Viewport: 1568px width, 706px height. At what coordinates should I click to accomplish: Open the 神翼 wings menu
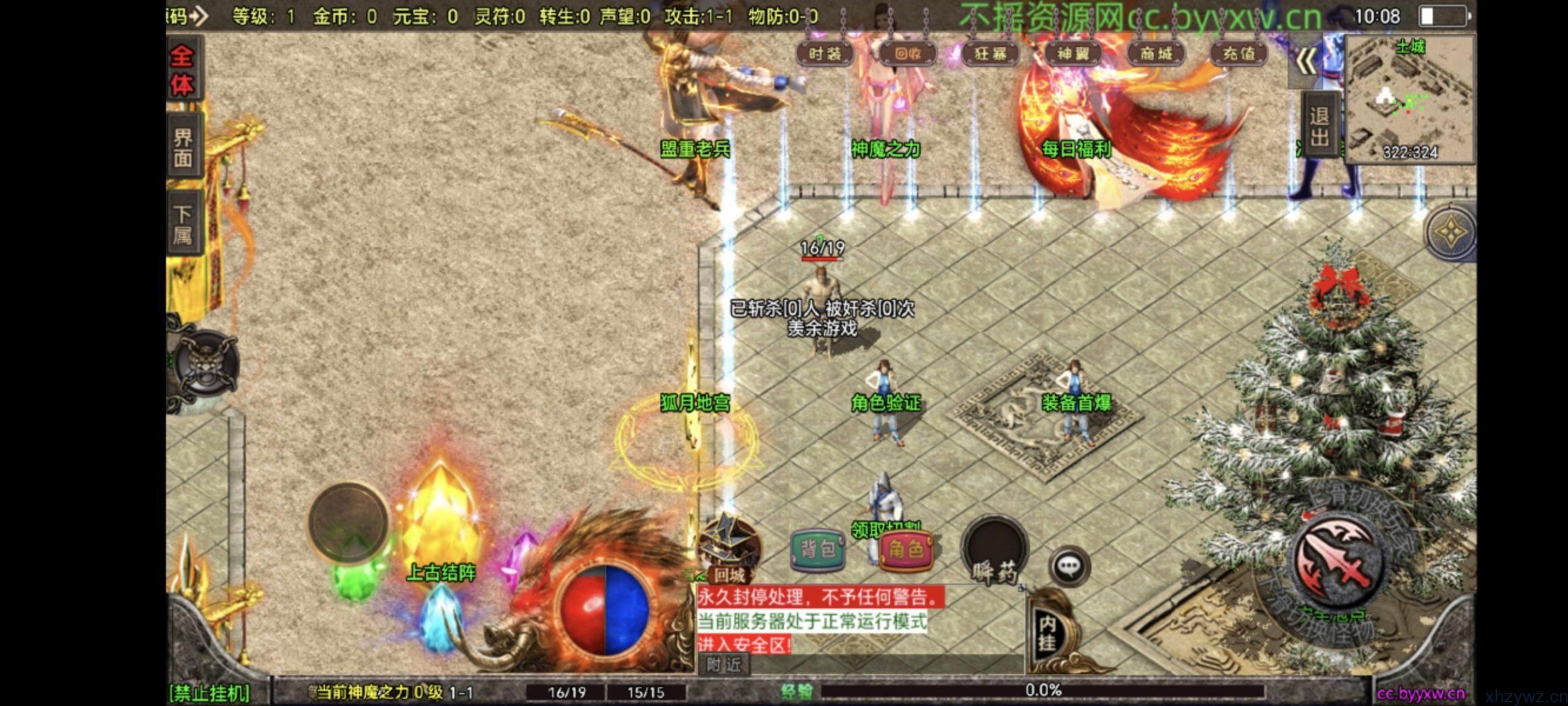click(1073, 54)
